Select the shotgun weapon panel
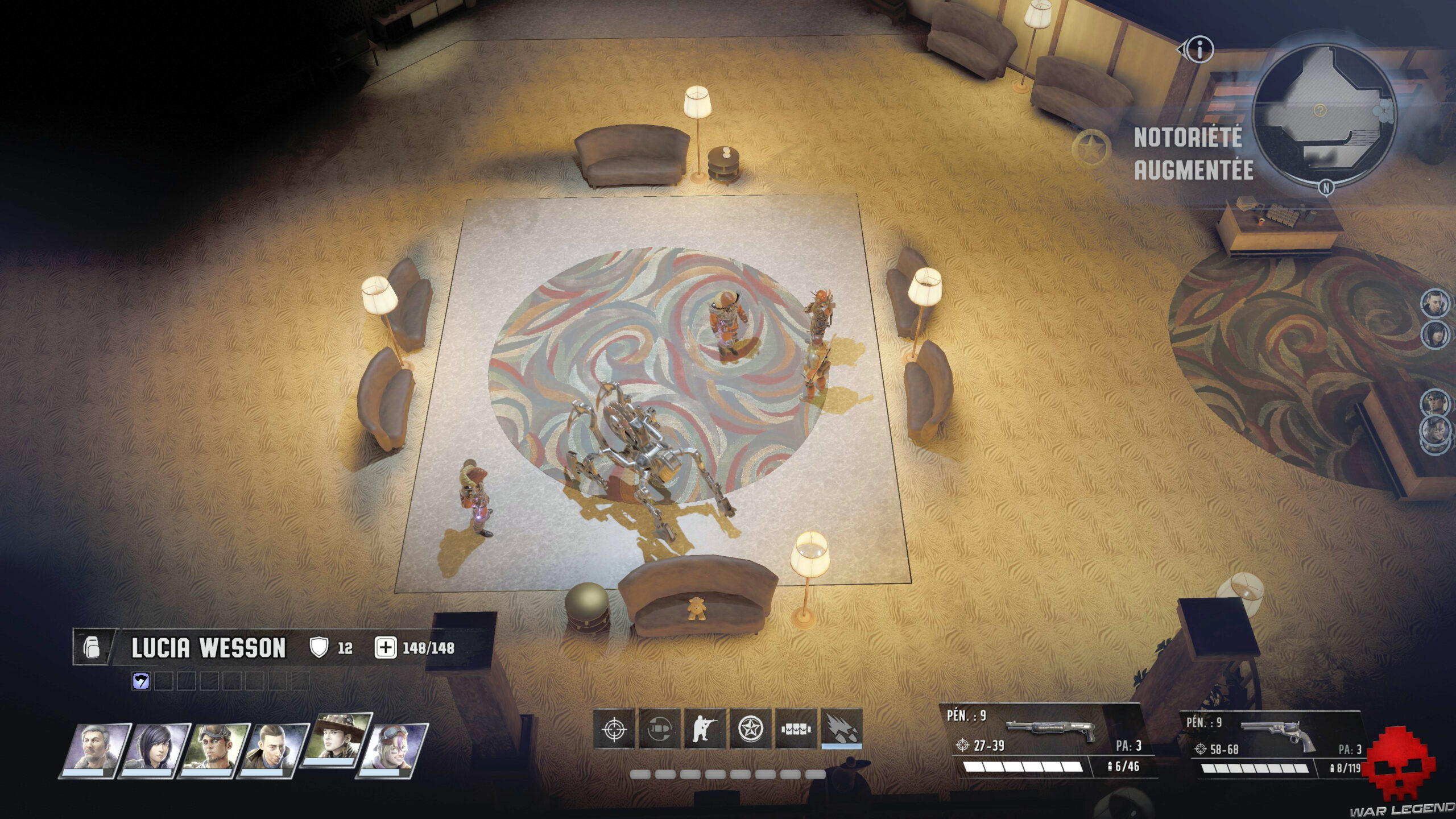Screen dimensions: 1456x819 click(1046, 739)
